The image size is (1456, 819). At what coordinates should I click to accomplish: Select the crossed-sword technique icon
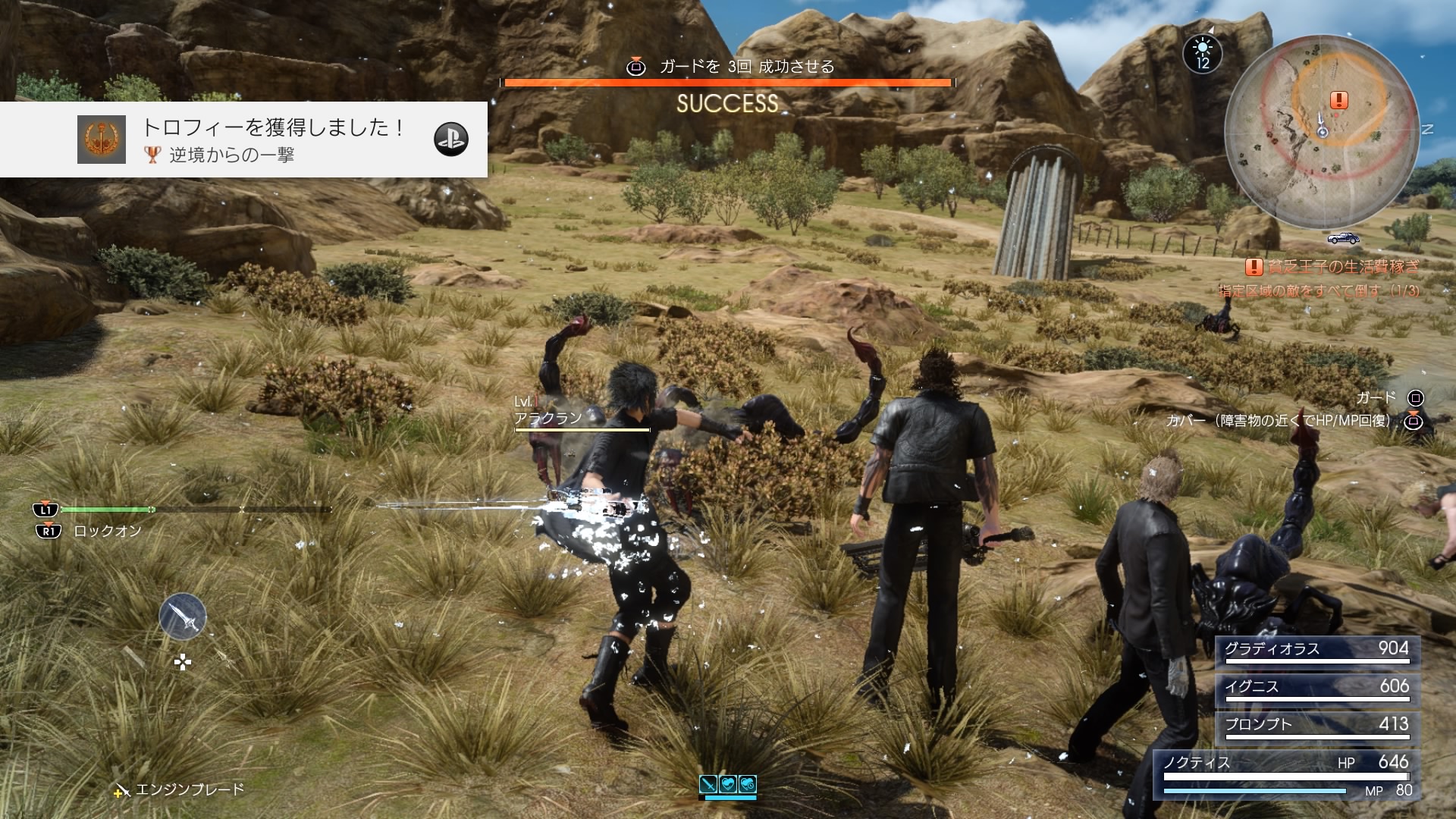[x=708, y=784]
